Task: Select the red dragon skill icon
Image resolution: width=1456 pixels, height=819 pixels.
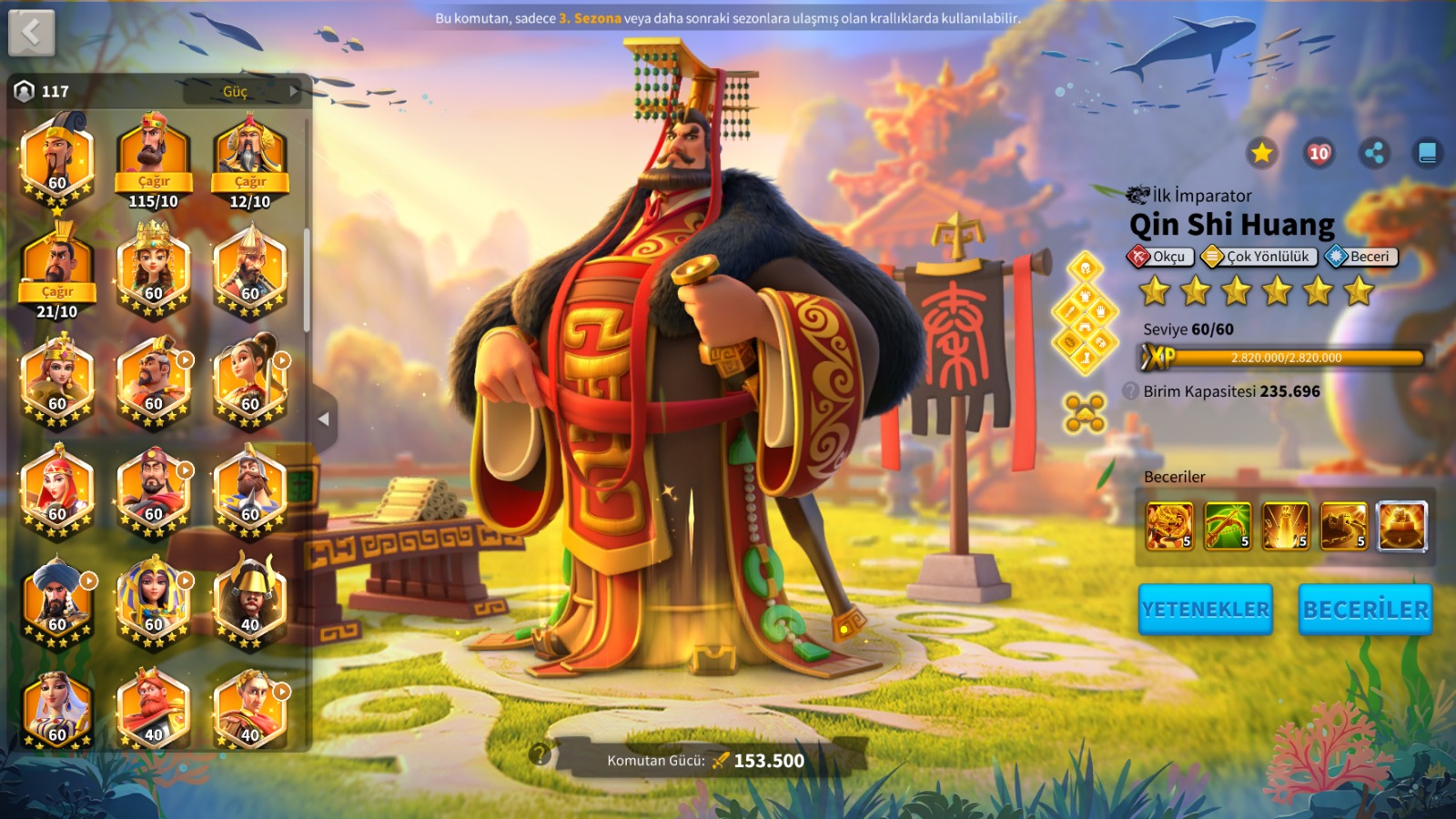Action: click(1169, 525)
